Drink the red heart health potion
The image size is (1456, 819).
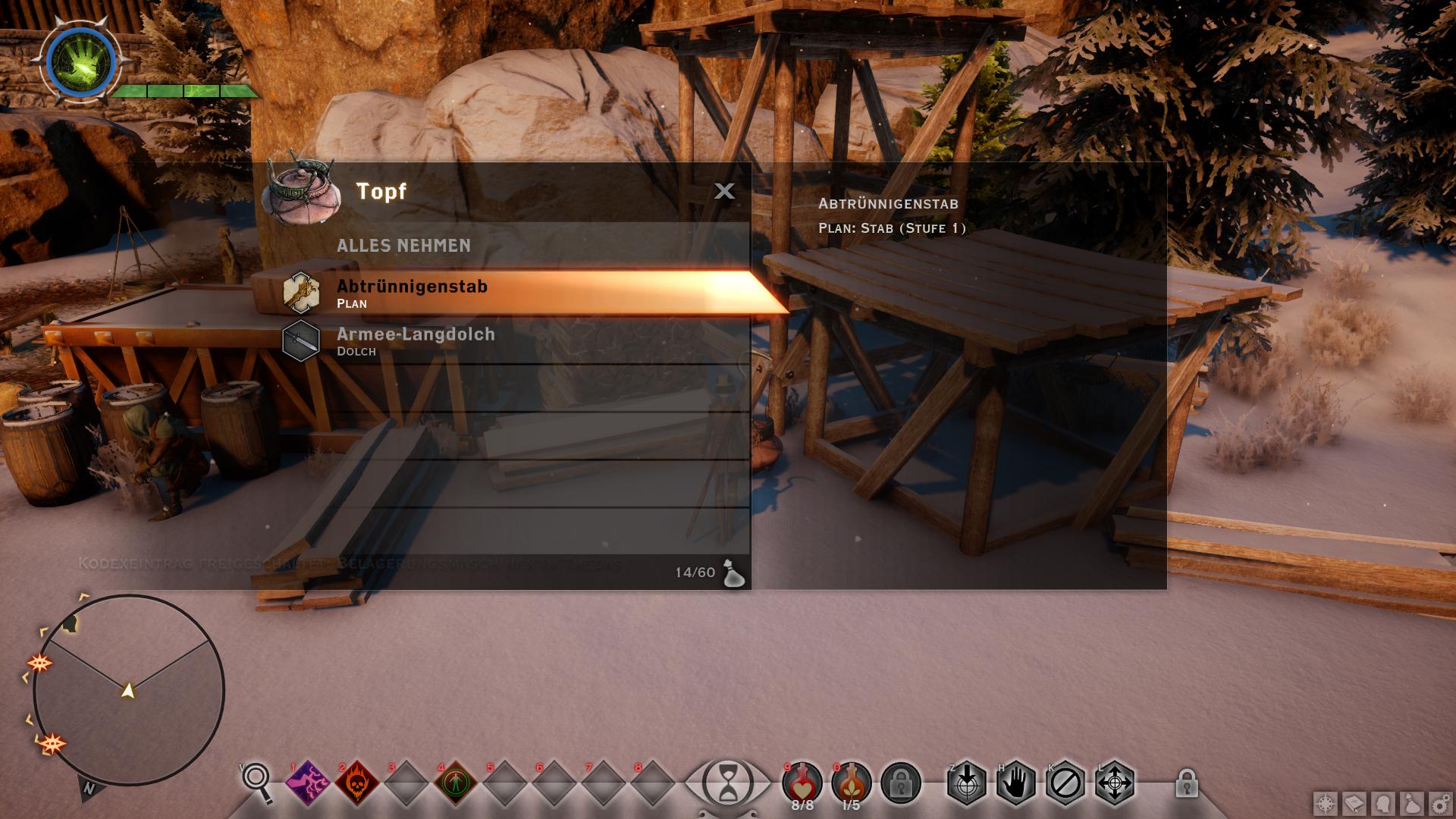click(802, 781)
